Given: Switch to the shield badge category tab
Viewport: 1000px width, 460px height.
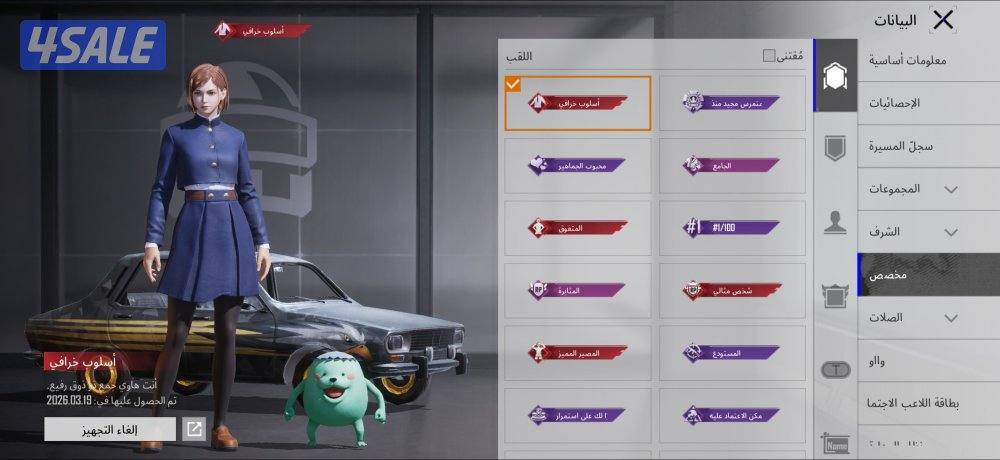Looking at the screenshot, I should [x=835, y=149].
